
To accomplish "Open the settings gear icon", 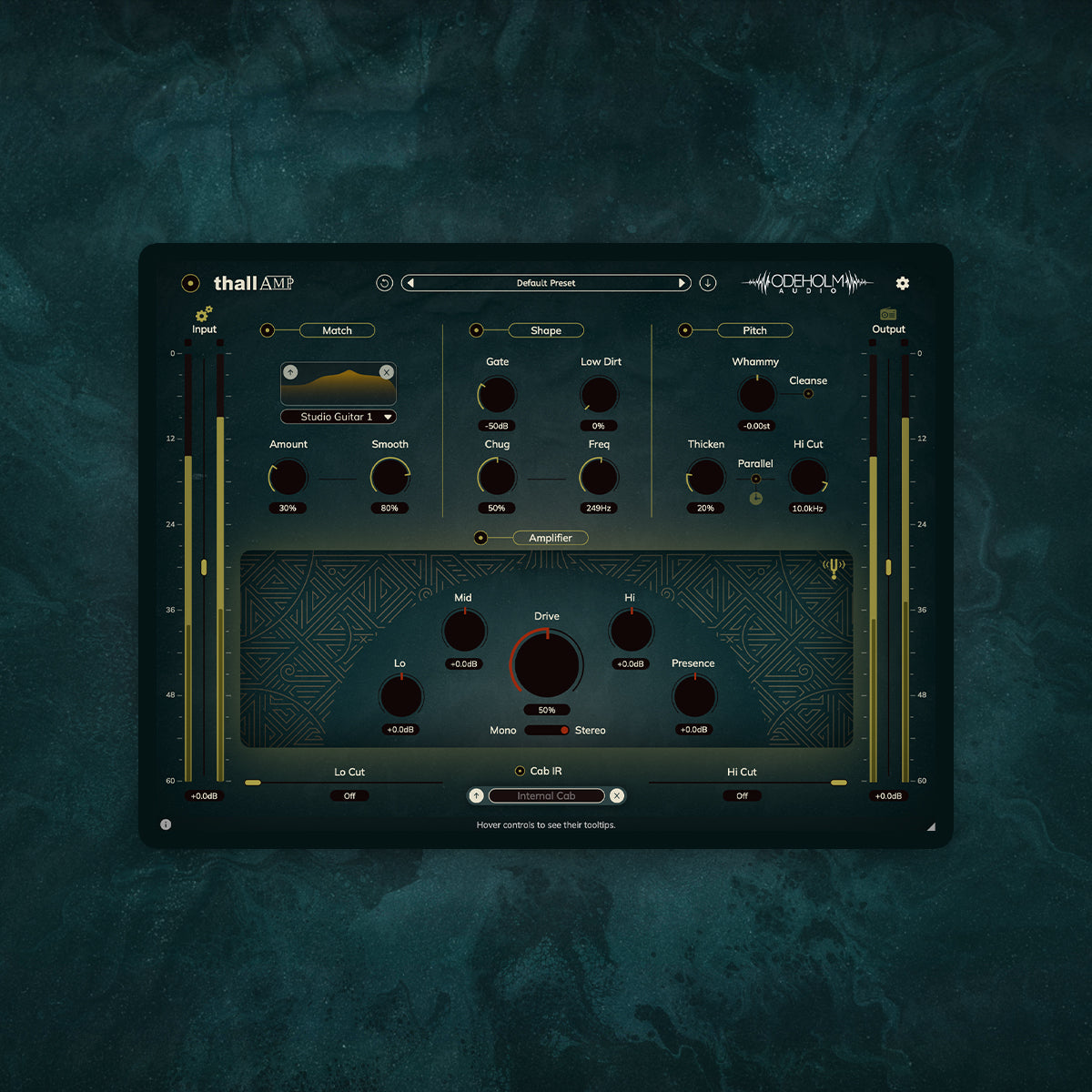I will (902, 283).
